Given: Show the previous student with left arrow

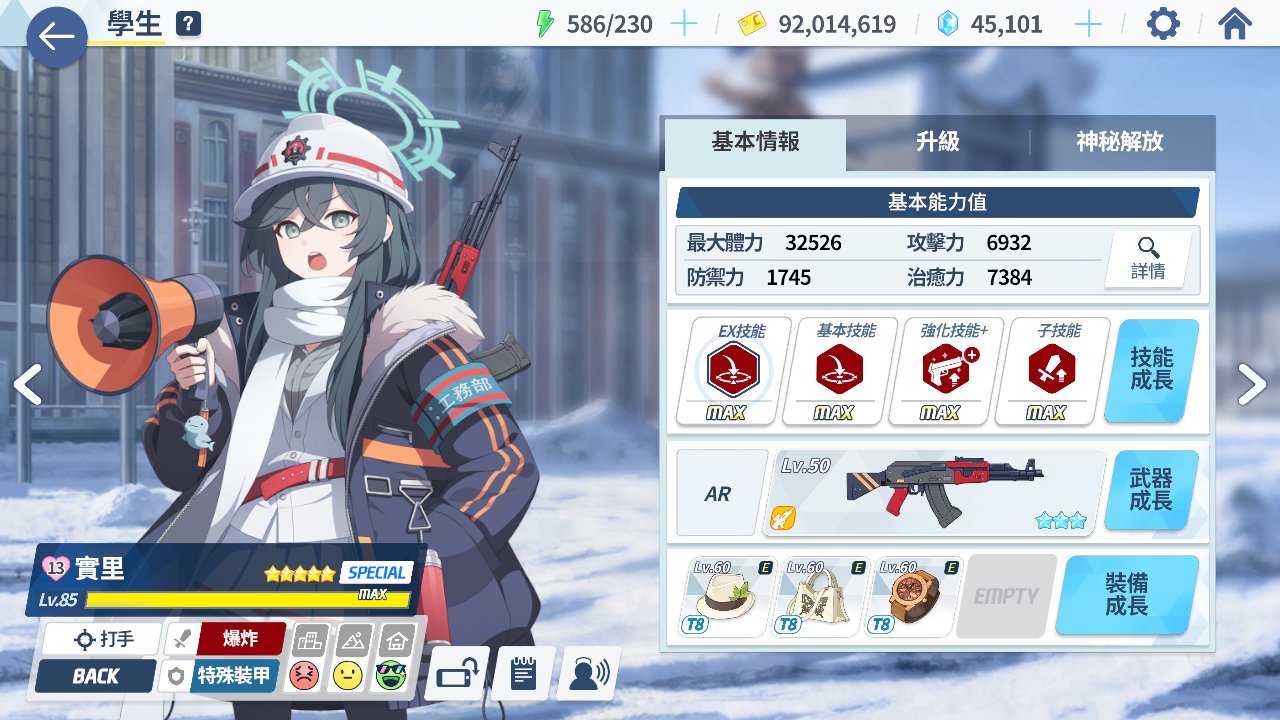Looking at the screenshot, I should point(27,384).
